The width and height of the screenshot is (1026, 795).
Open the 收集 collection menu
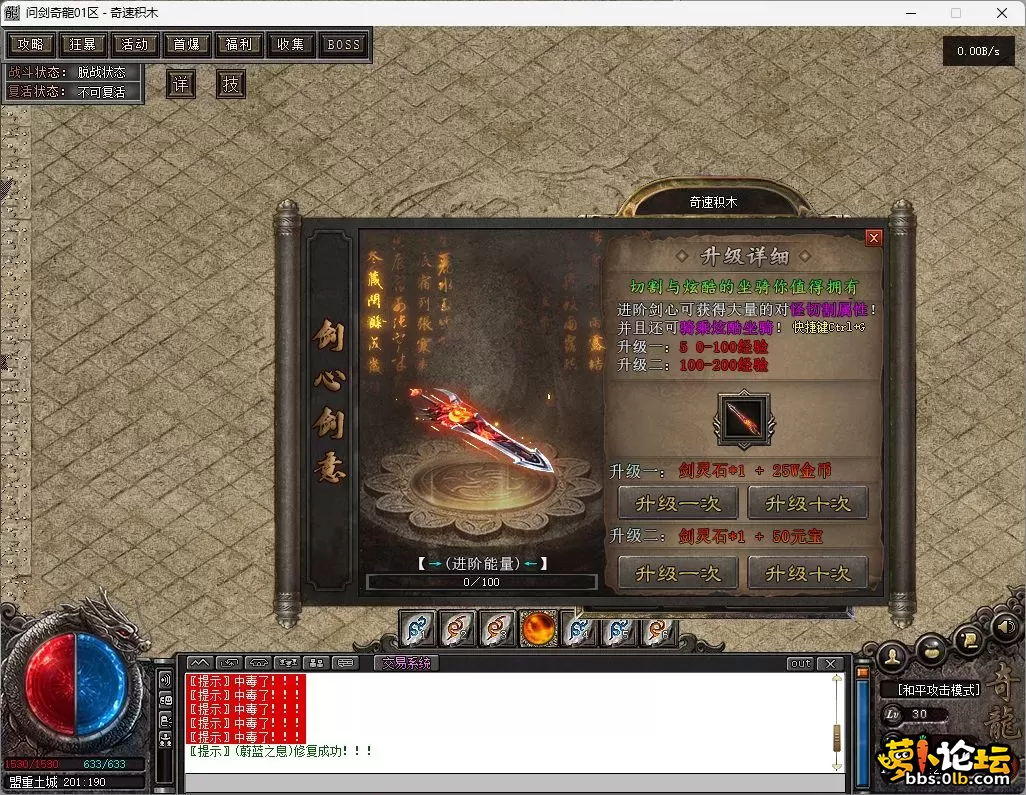tap(291, 45)
